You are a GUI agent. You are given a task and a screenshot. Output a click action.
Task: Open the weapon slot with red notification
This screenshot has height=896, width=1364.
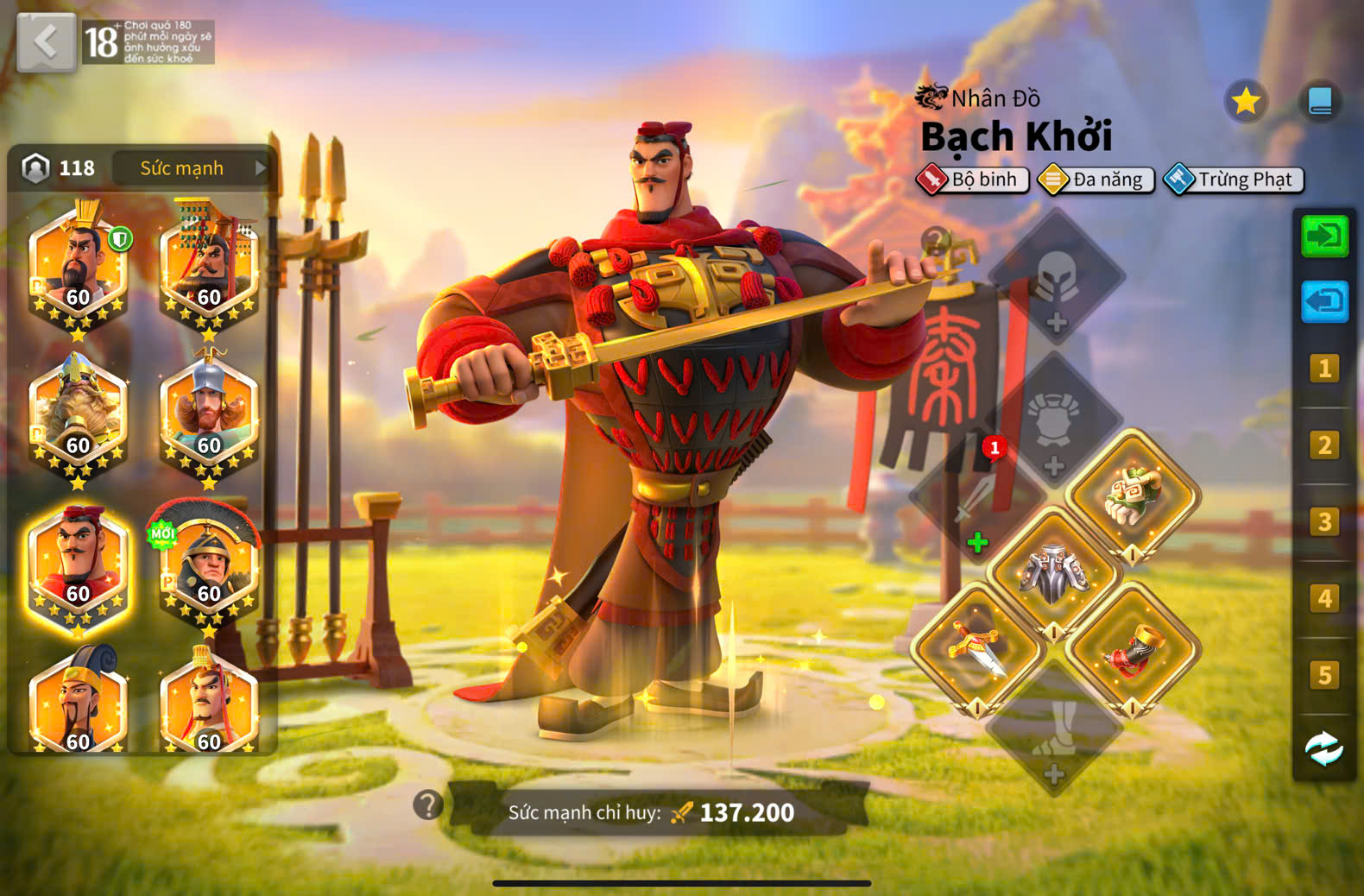pos(976,499)
